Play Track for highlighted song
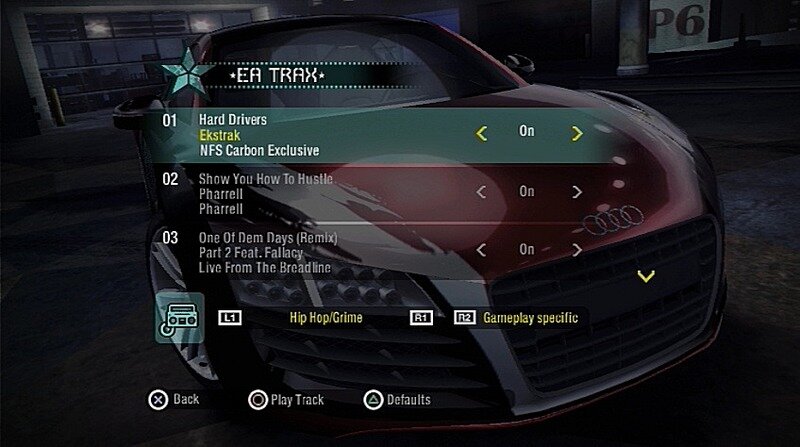This screenshot has height=447, width=800. [287, 399]
